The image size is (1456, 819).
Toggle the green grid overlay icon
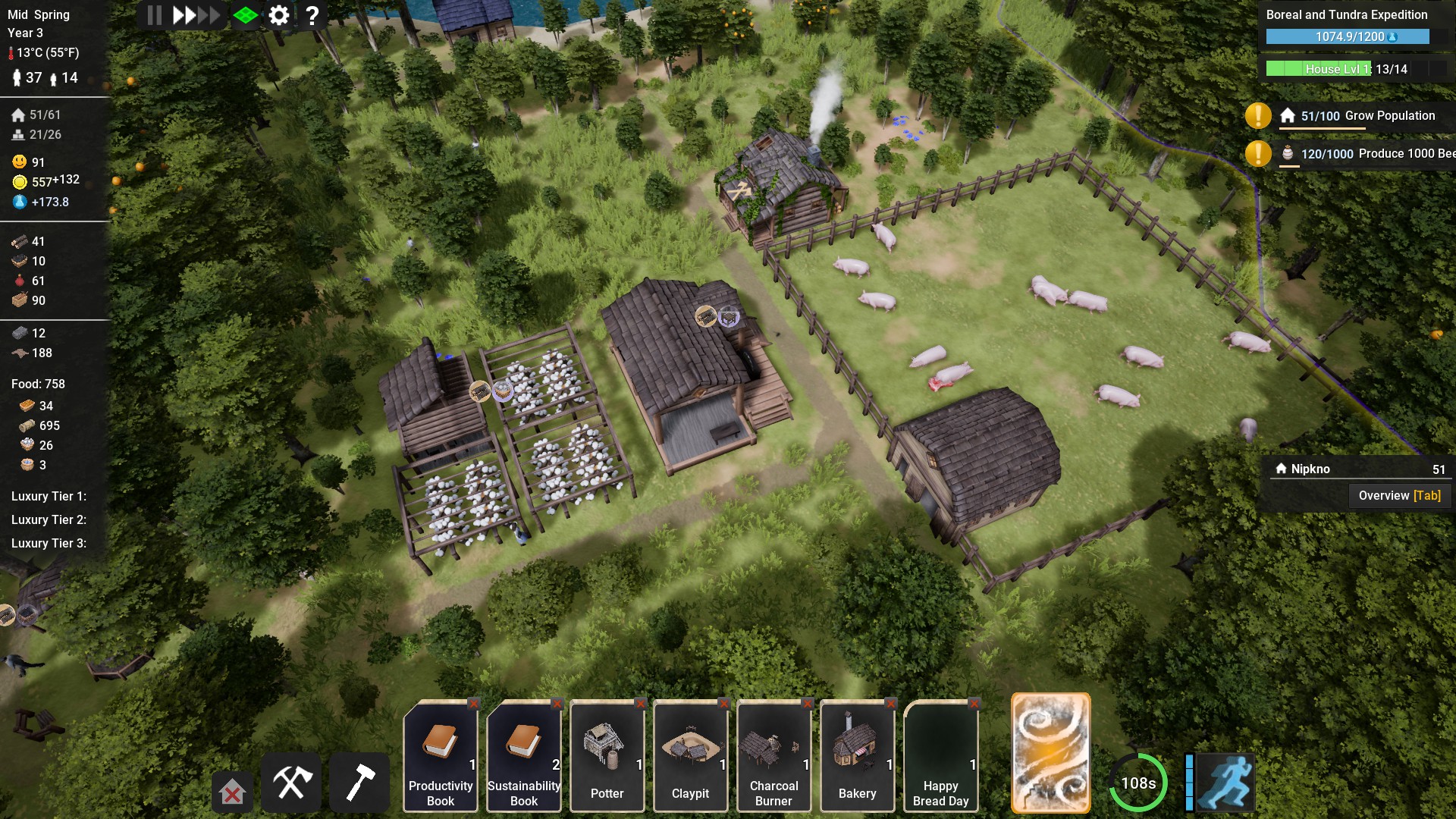(x=246, y=15)
